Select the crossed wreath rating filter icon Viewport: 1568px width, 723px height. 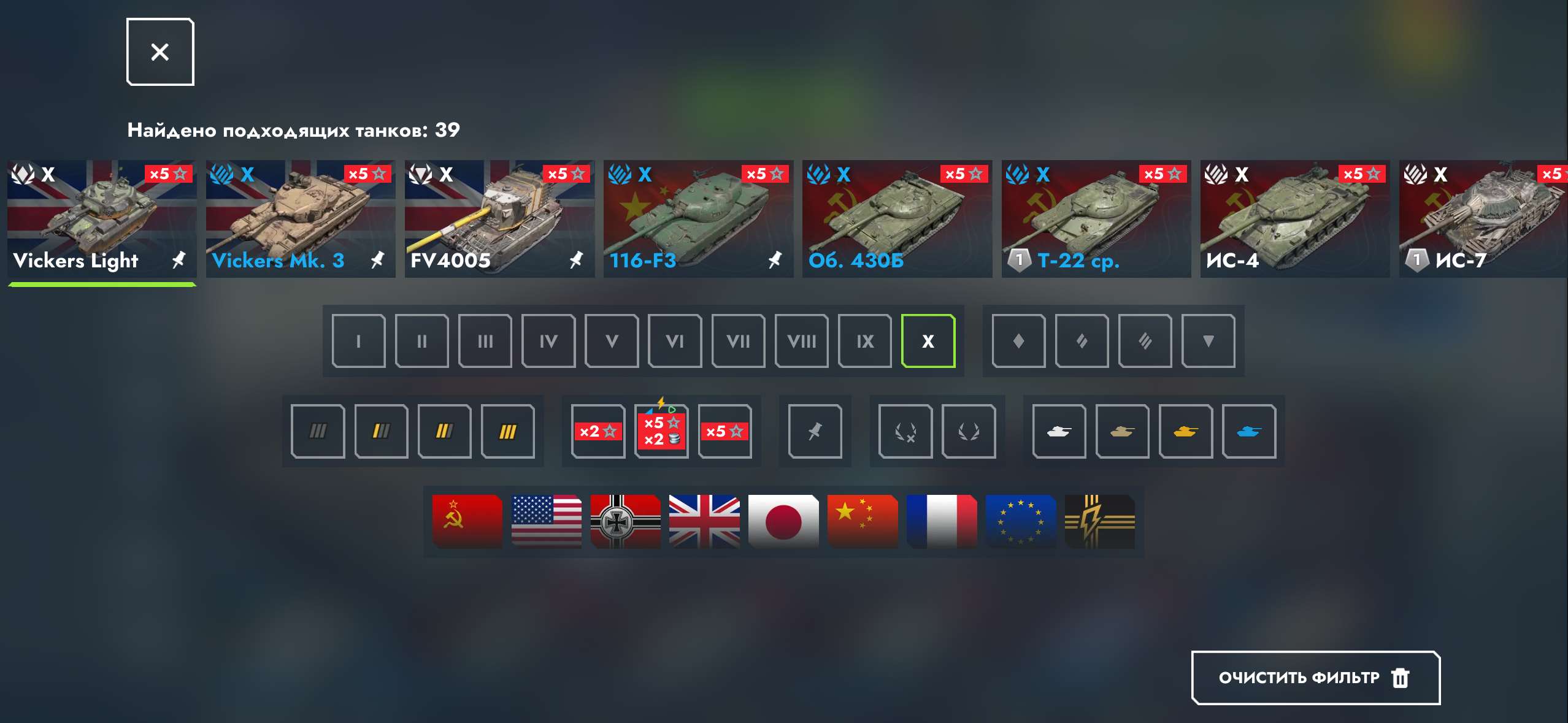(x=905, y=431)
